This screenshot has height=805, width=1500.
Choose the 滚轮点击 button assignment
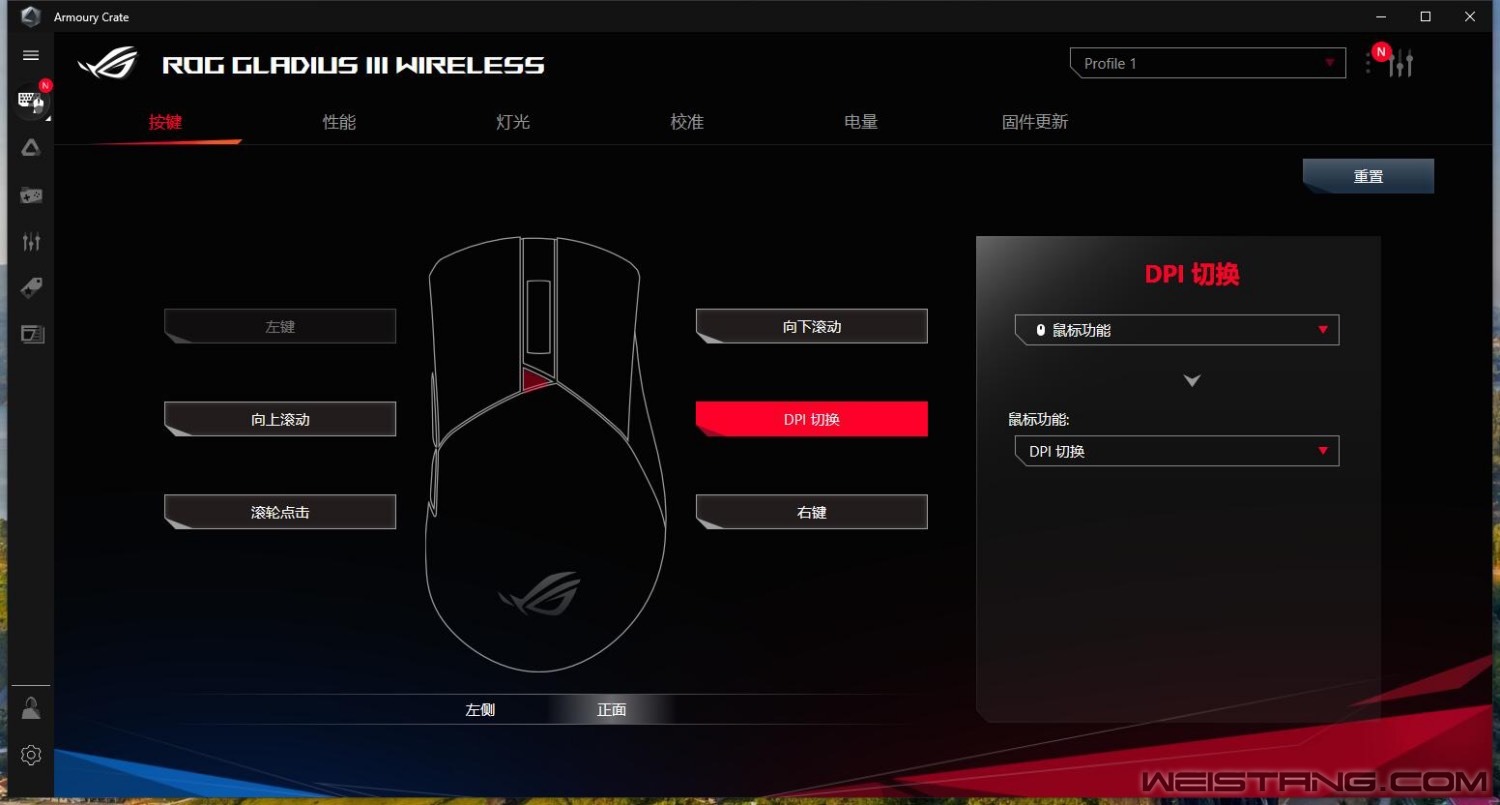280,512
